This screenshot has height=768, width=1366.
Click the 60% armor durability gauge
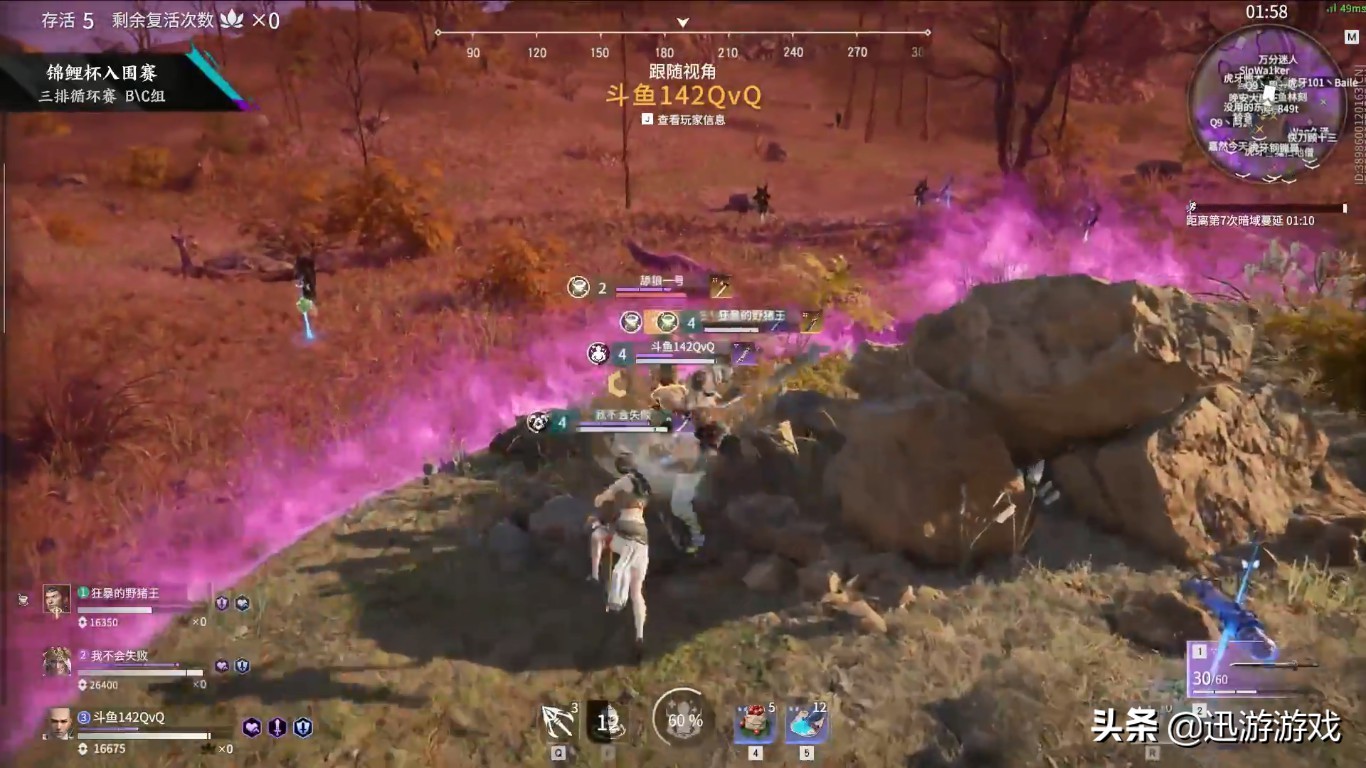point(684,719)
